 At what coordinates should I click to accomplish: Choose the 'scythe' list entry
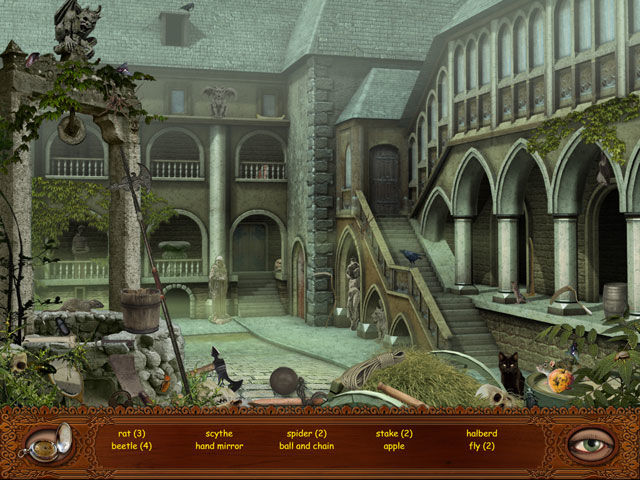pyautogui.click(x=219, y=433)
